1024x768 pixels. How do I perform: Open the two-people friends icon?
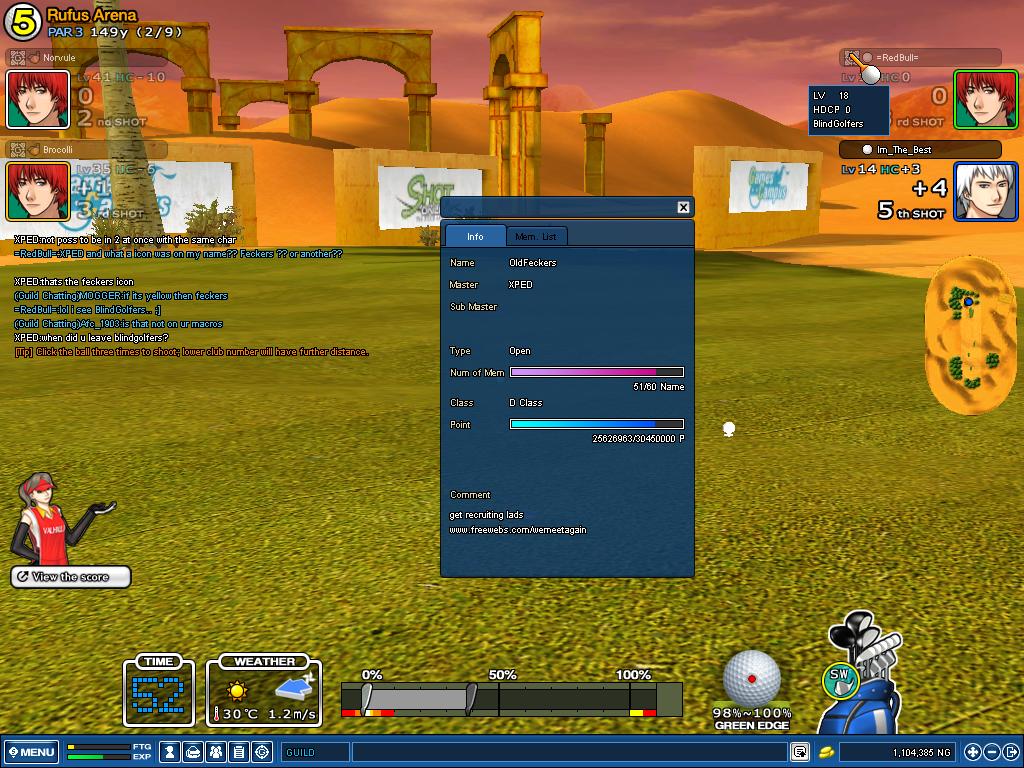pos(216,752)
